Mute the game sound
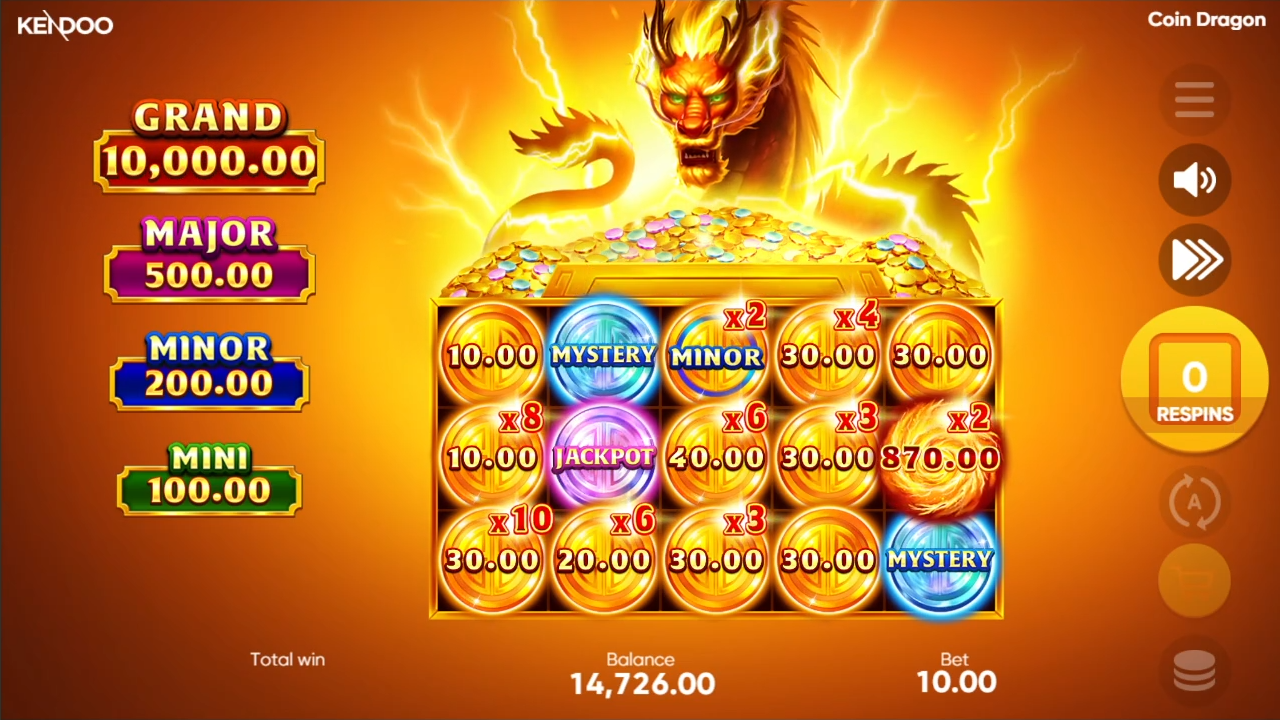Viewport: 1280px width, 720px height. tap(1194, 180)
